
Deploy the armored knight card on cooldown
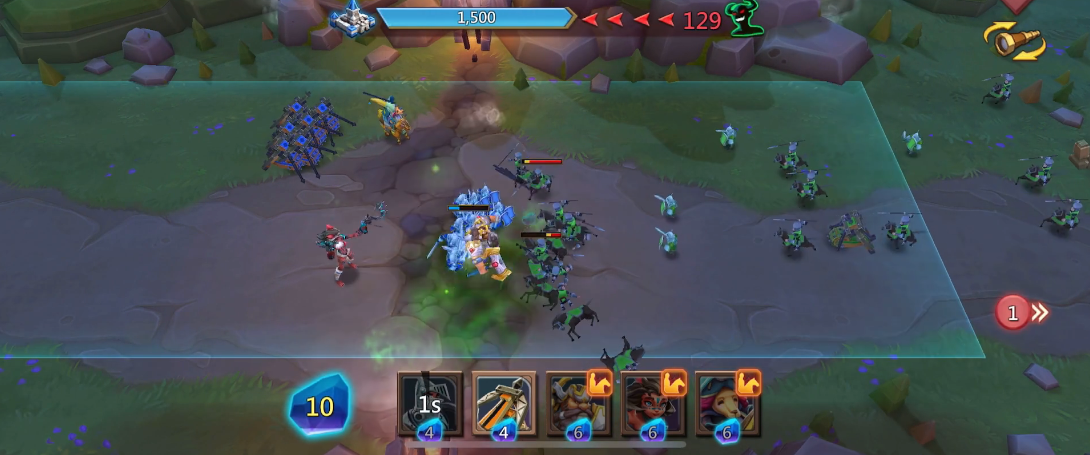[430, 403]
